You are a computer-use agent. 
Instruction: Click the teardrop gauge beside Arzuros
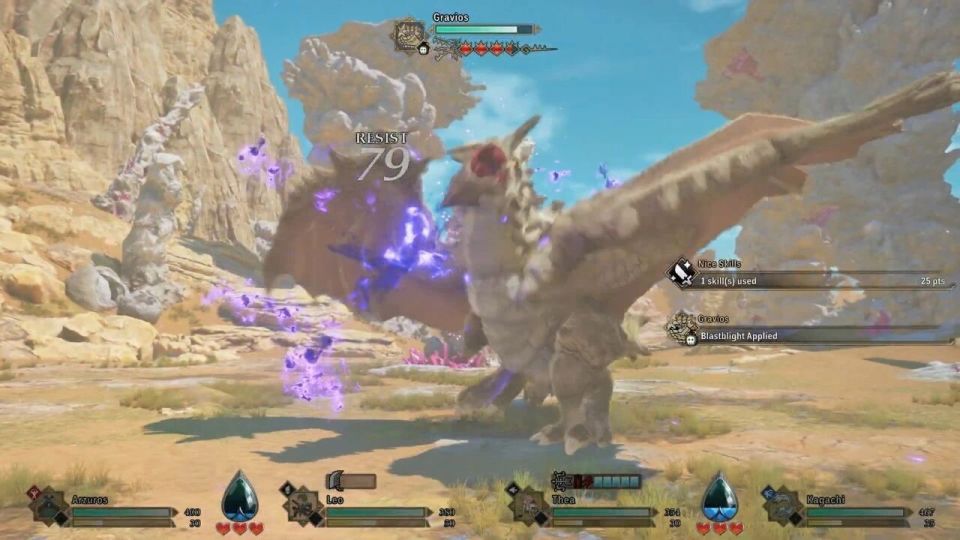(x=240, y=496)
